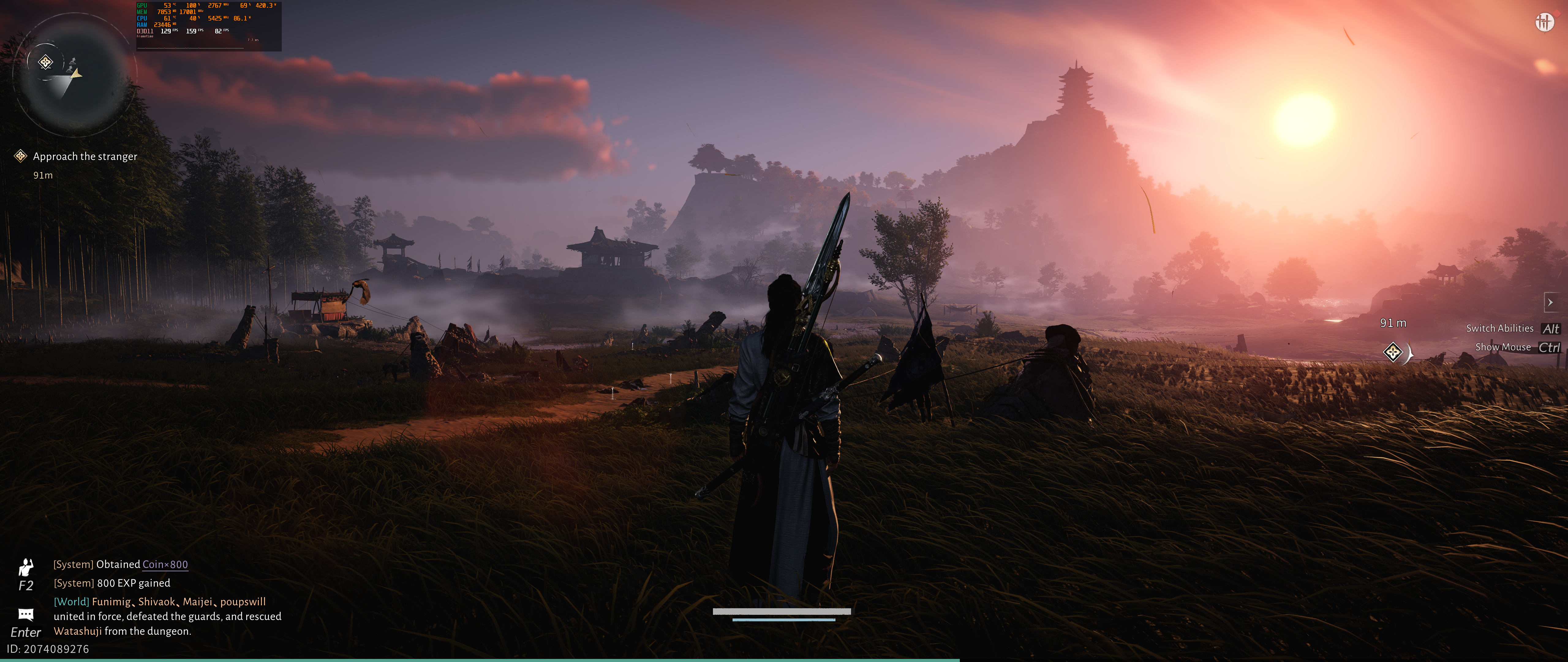The image size is (1568, 662).
Task: Click the Coin×800 link in system chat
Action: pyautogui.click(x=165, y=565)
